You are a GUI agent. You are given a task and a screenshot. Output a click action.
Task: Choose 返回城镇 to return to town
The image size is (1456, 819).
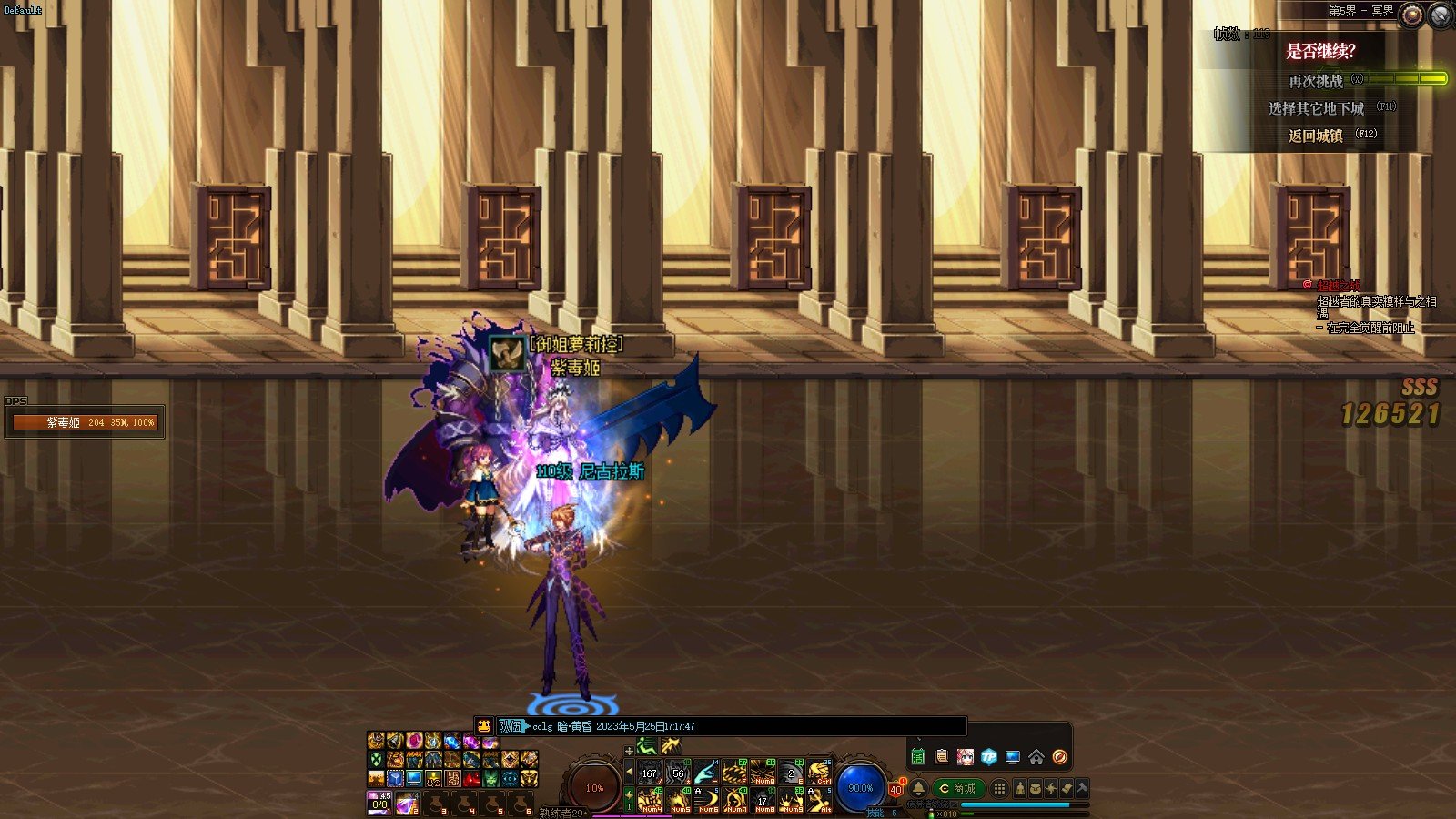(x=1316, y=136)
